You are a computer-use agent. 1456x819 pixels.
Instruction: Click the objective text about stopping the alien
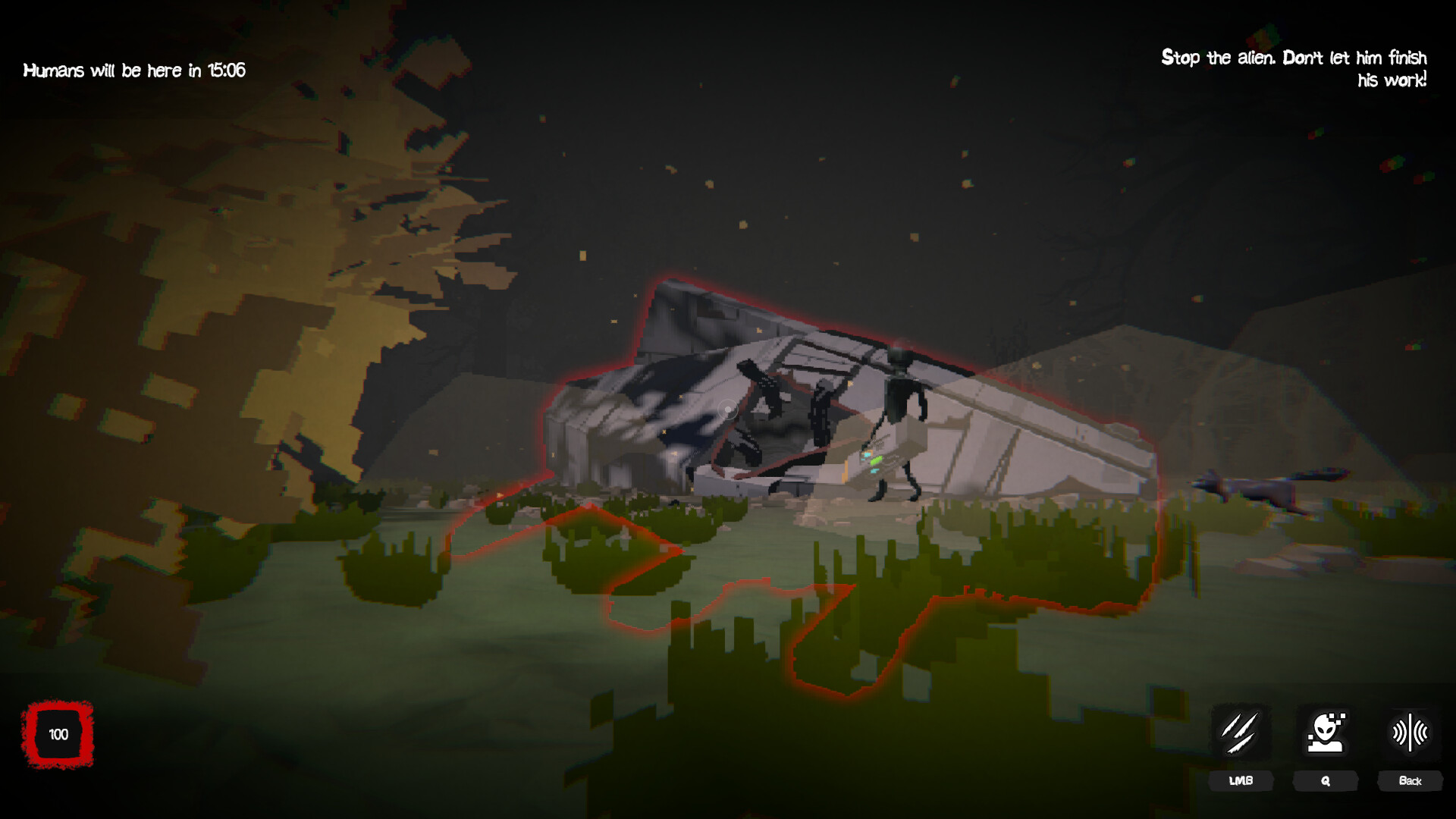1293,68
